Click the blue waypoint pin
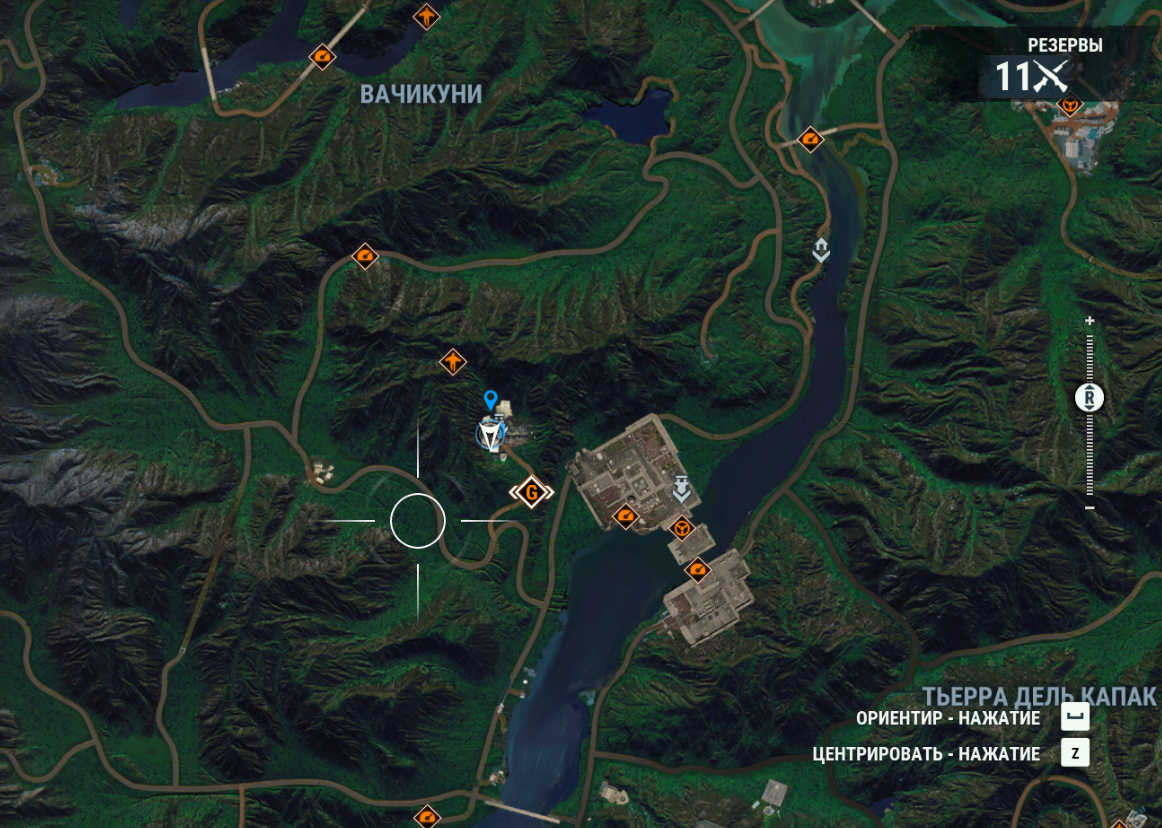1162x828 pixels. [490, 401]
